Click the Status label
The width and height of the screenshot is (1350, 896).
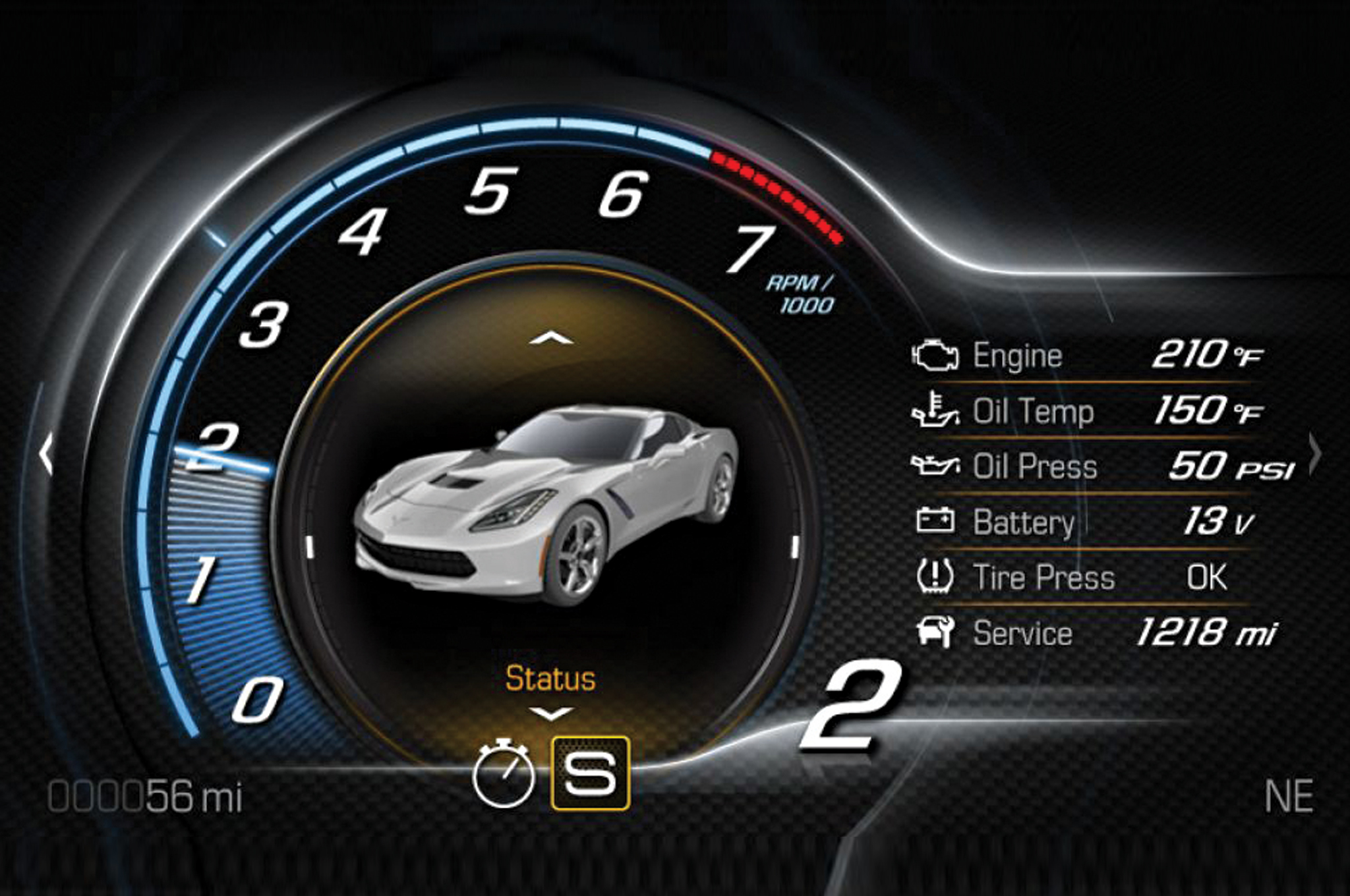(550, 679)
